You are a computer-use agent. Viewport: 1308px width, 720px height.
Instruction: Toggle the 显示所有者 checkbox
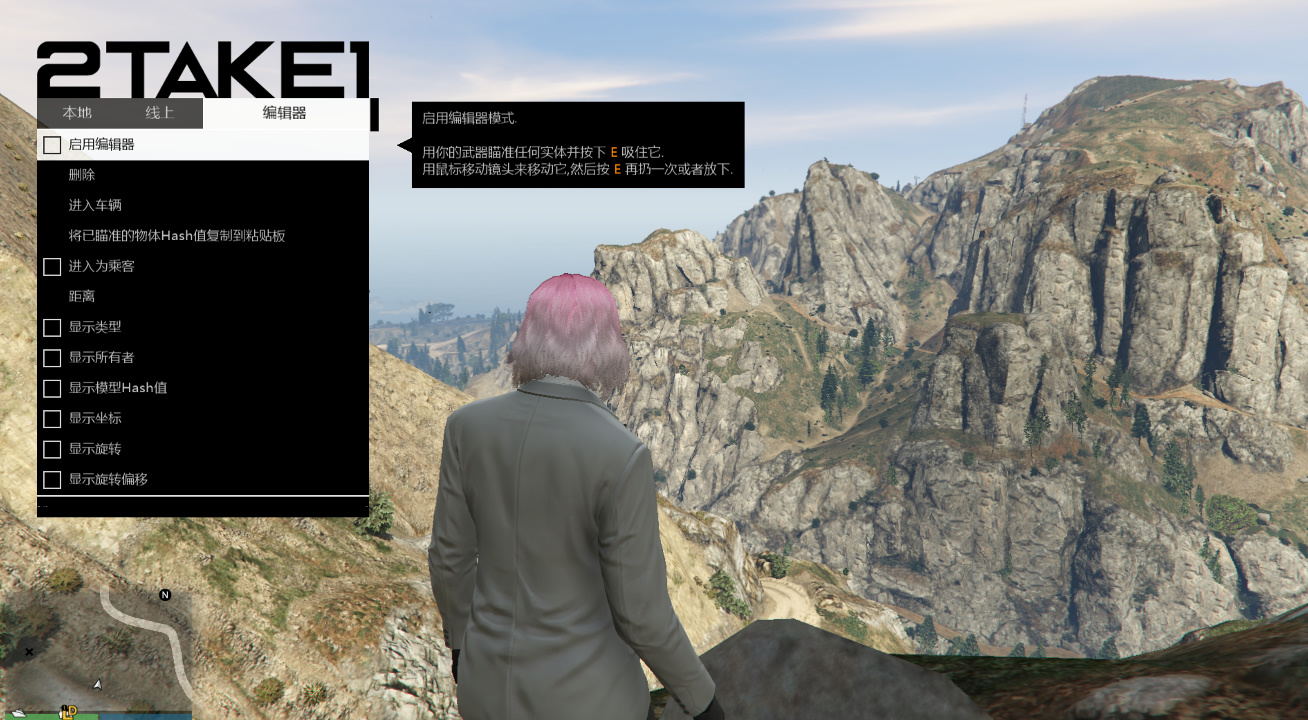pos(52,357)
